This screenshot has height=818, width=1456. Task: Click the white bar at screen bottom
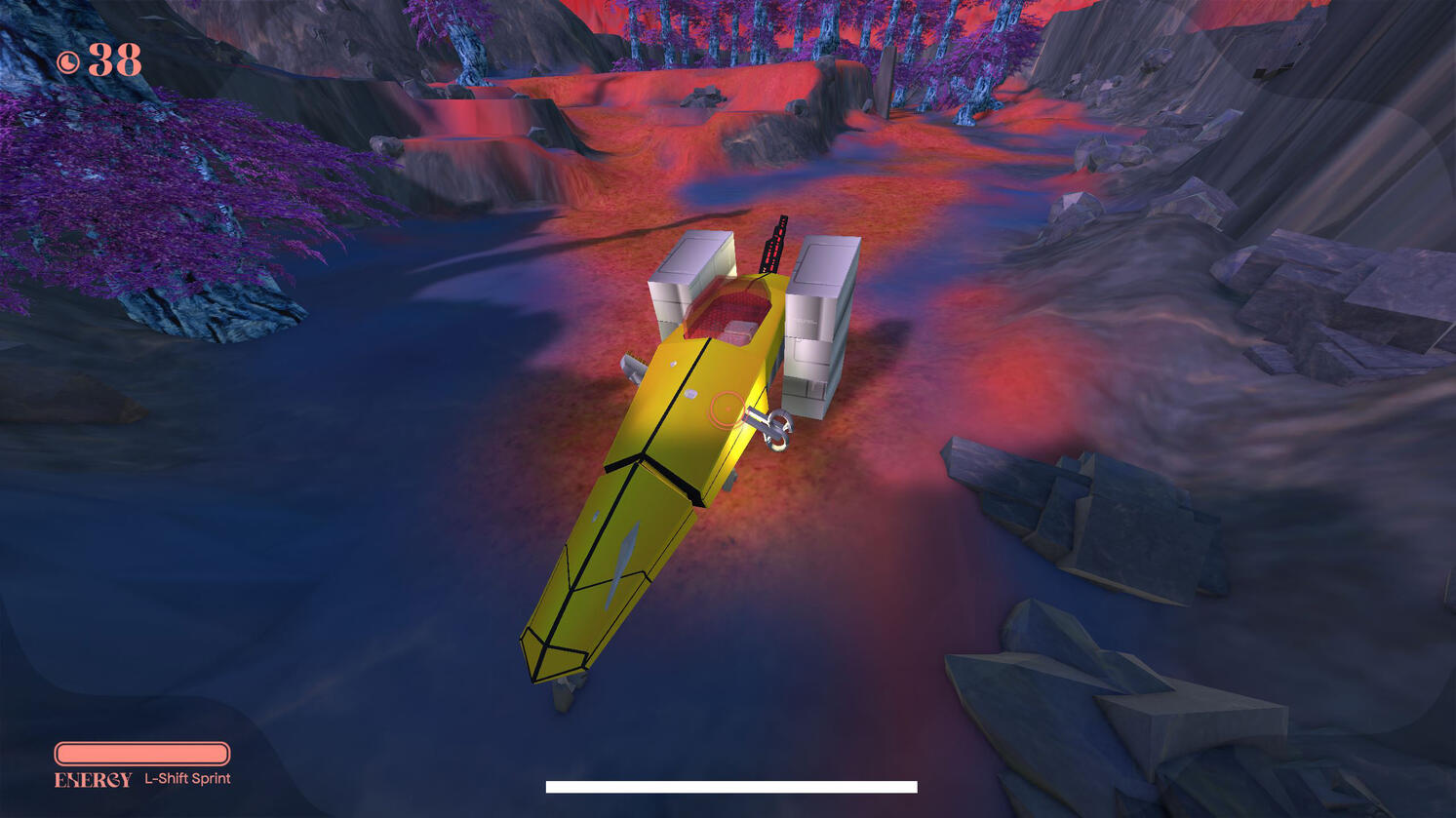click(x=729, y=785)
